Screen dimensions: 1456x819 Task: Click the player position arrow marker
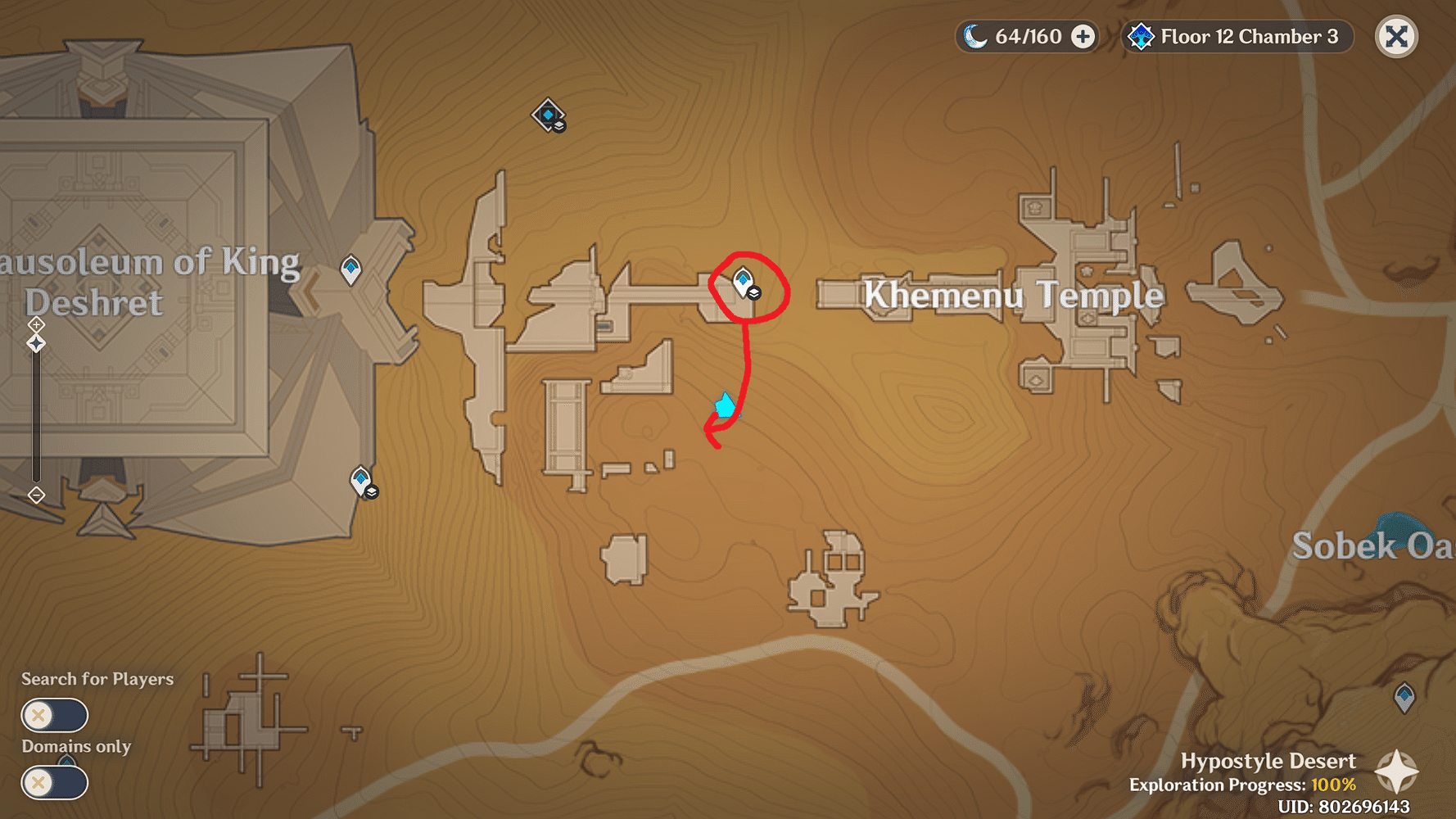coord(723,405)
